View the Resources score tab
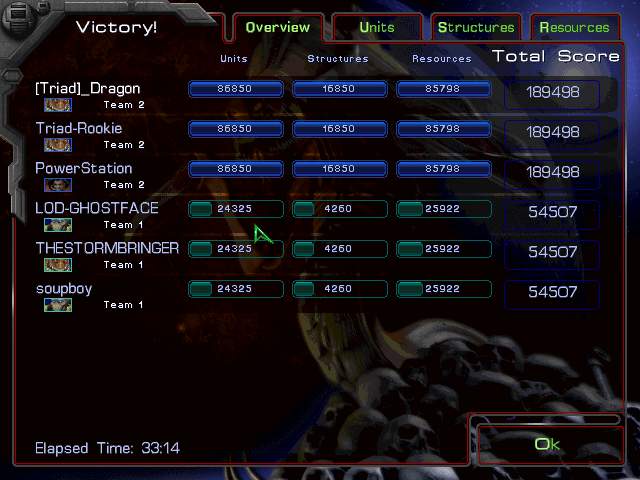Viewport: 640px width, 480px height. pos(574,27)
